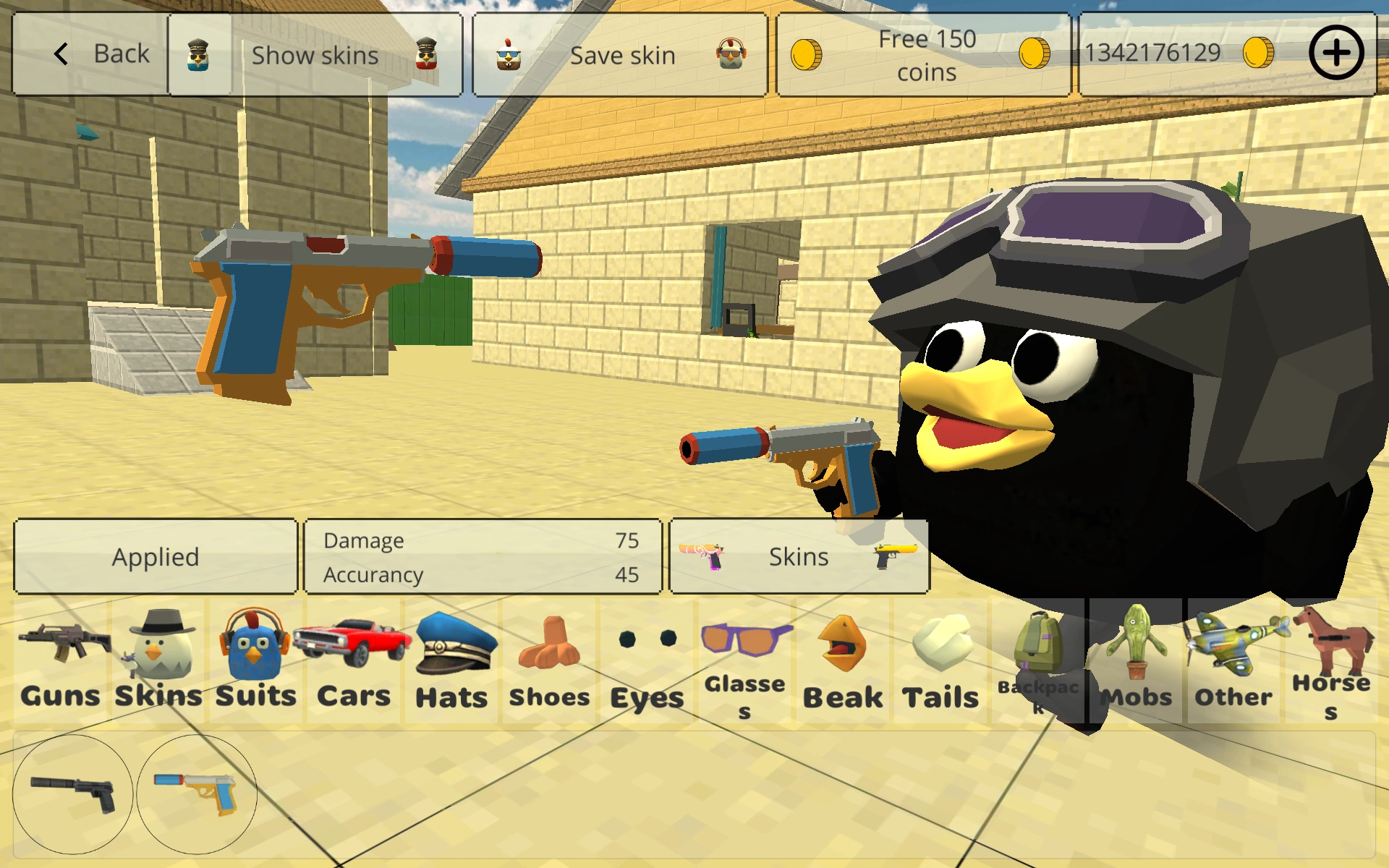The height and width of the screenshot is (868, 1389).
Task: Open Show skins menu
Action: click(x=315, y=54)
